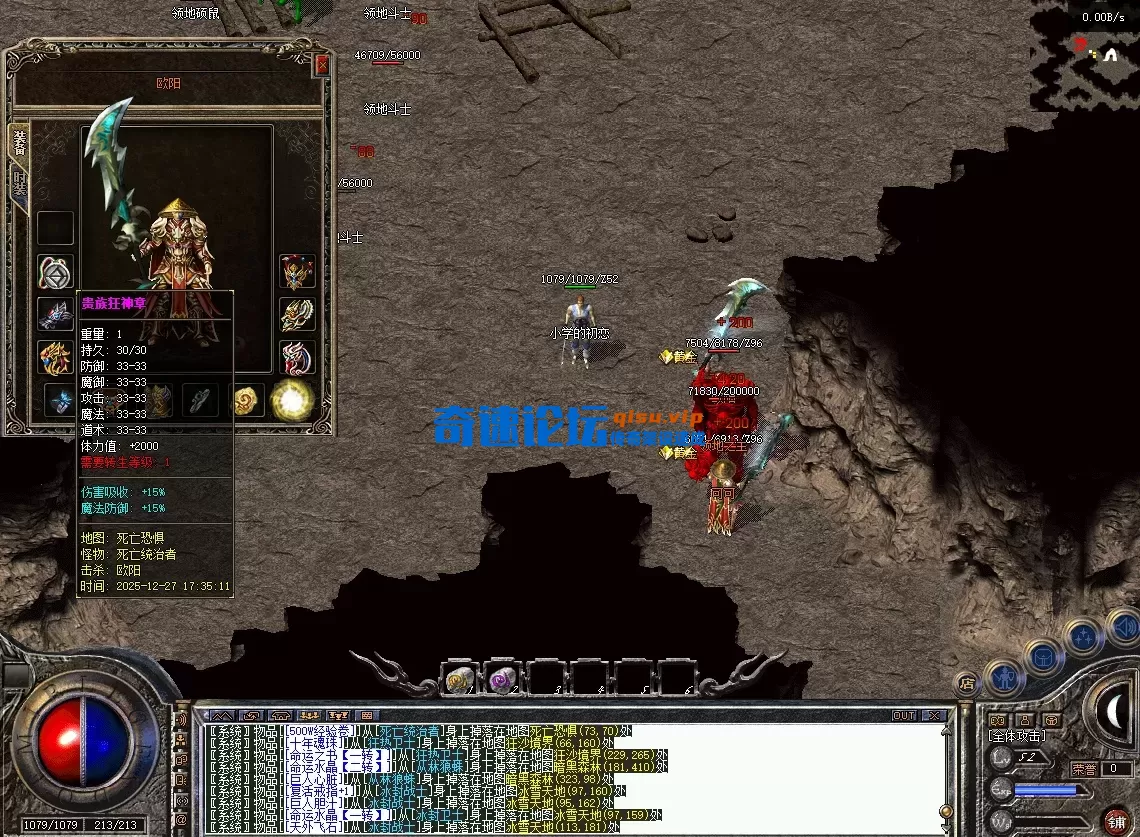Image resolution: width=1140 pixels, height=837 pixels.
Task: Select the yellow scroll in hotbar slot 1
Action: coord(460,678)
